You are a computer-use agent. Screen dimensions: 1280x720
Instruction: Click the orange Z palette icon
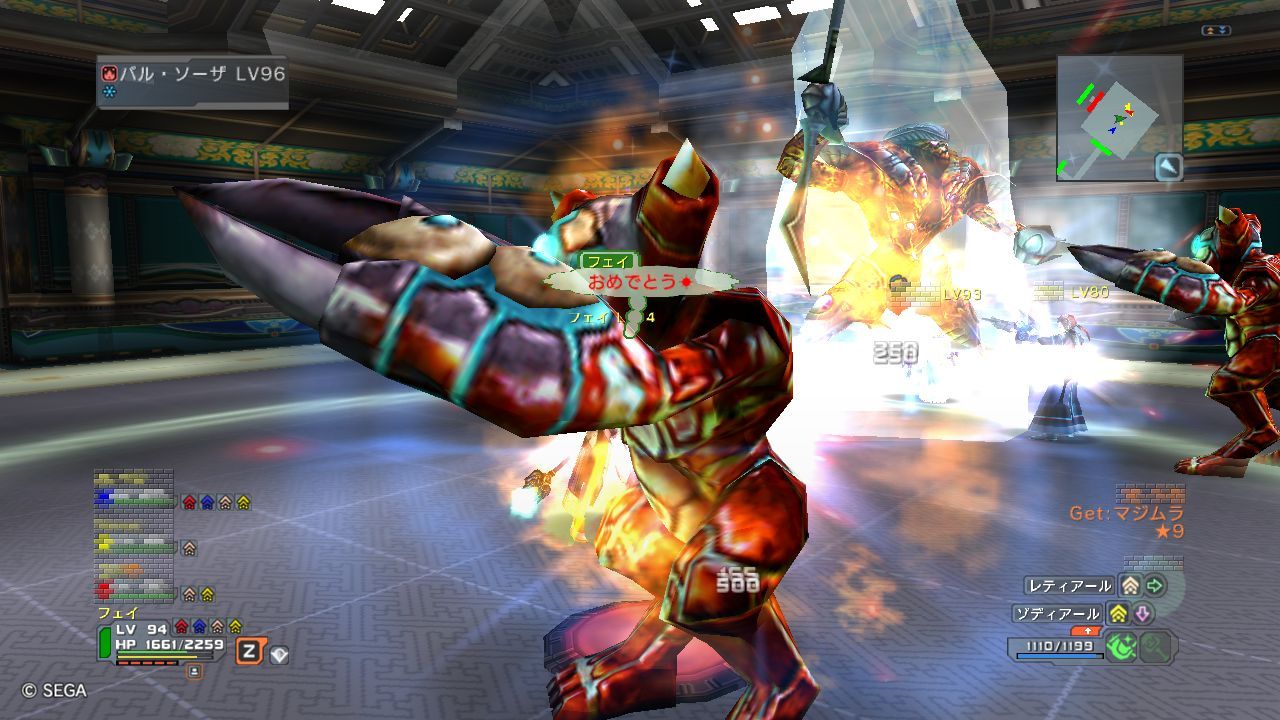(248, 652)
